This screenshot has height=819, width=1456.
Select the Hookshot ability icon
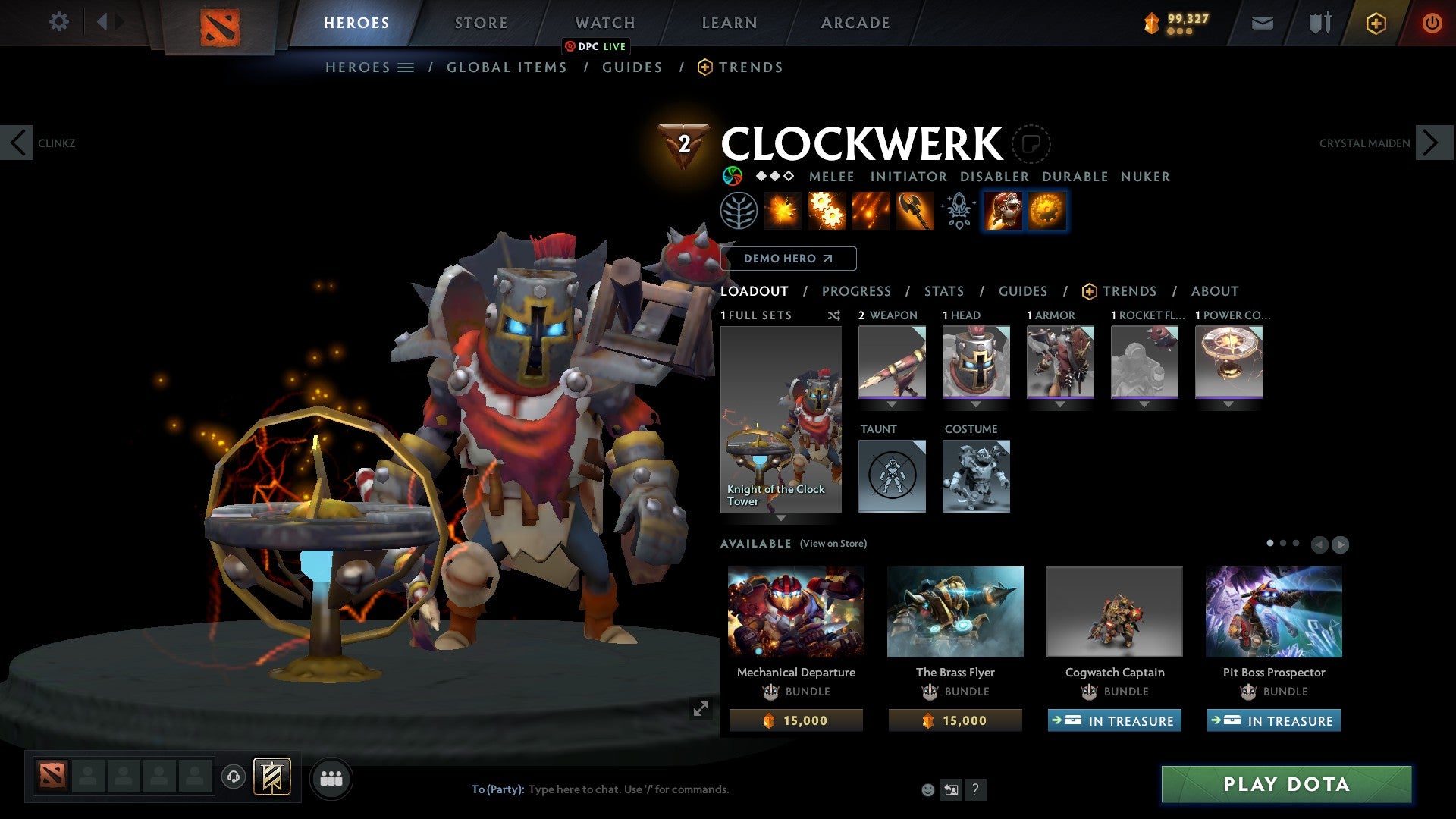click(x=914, y=211)
